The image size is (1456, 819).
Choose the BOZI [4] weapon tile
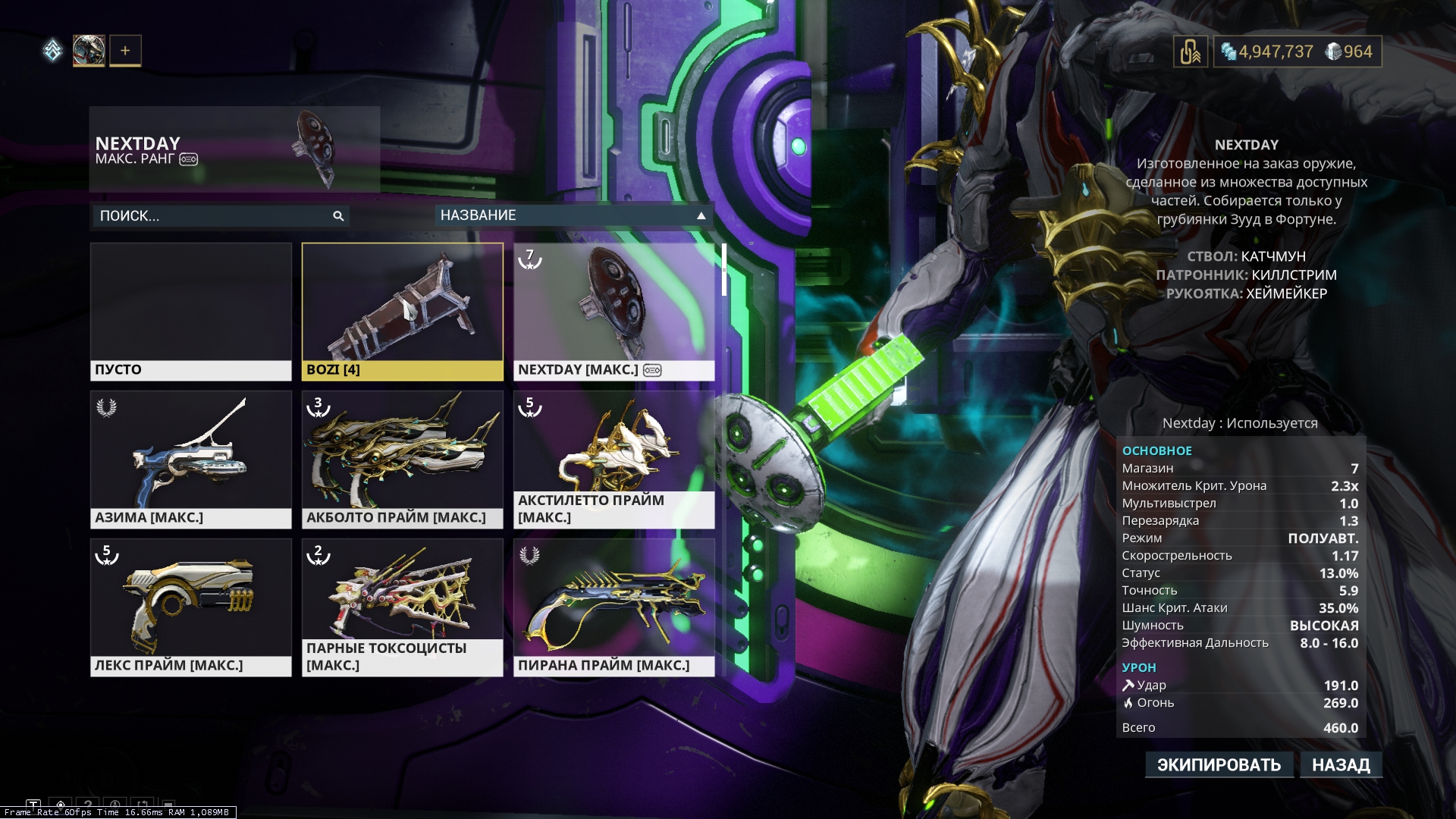pyautogui.click(x=402, y=311)
